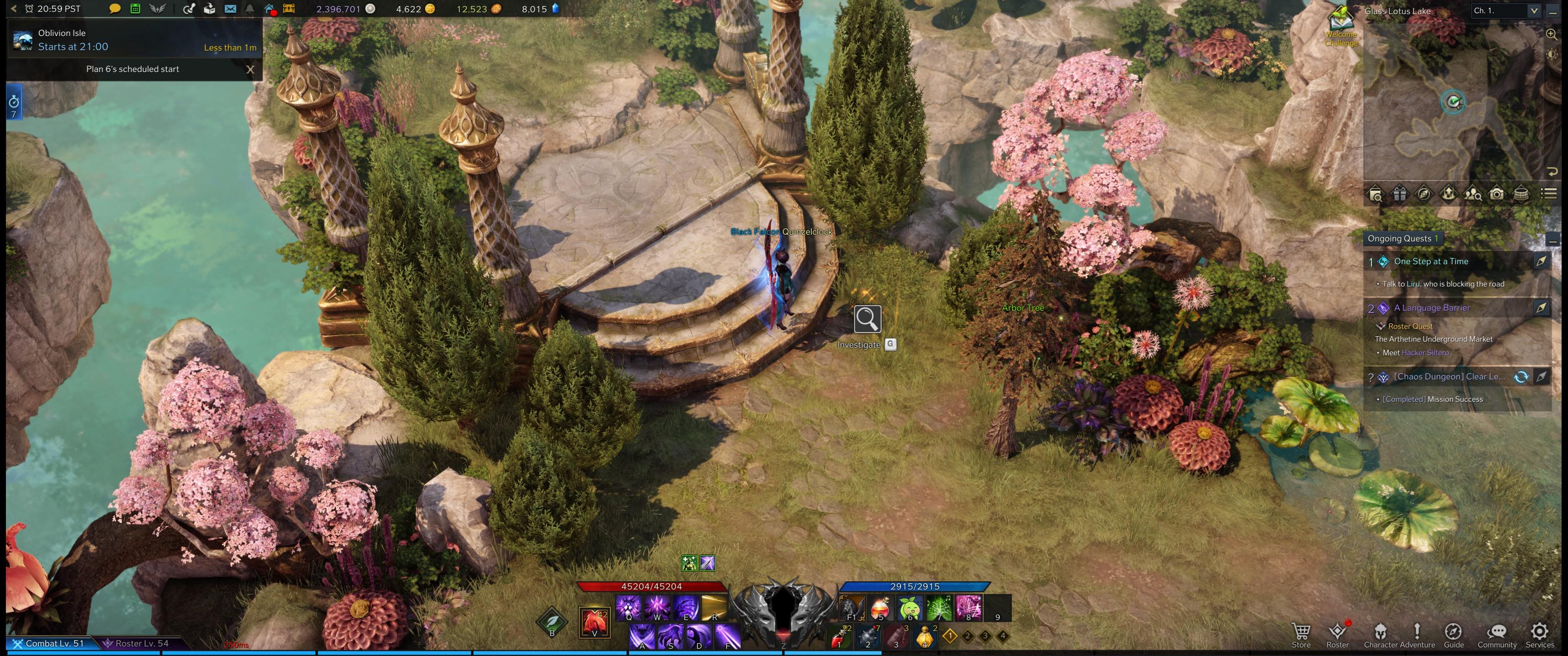The image size is (1568, 656).
Task: Click the Investigate magnifying glass prompt
Action: (867, 319)
